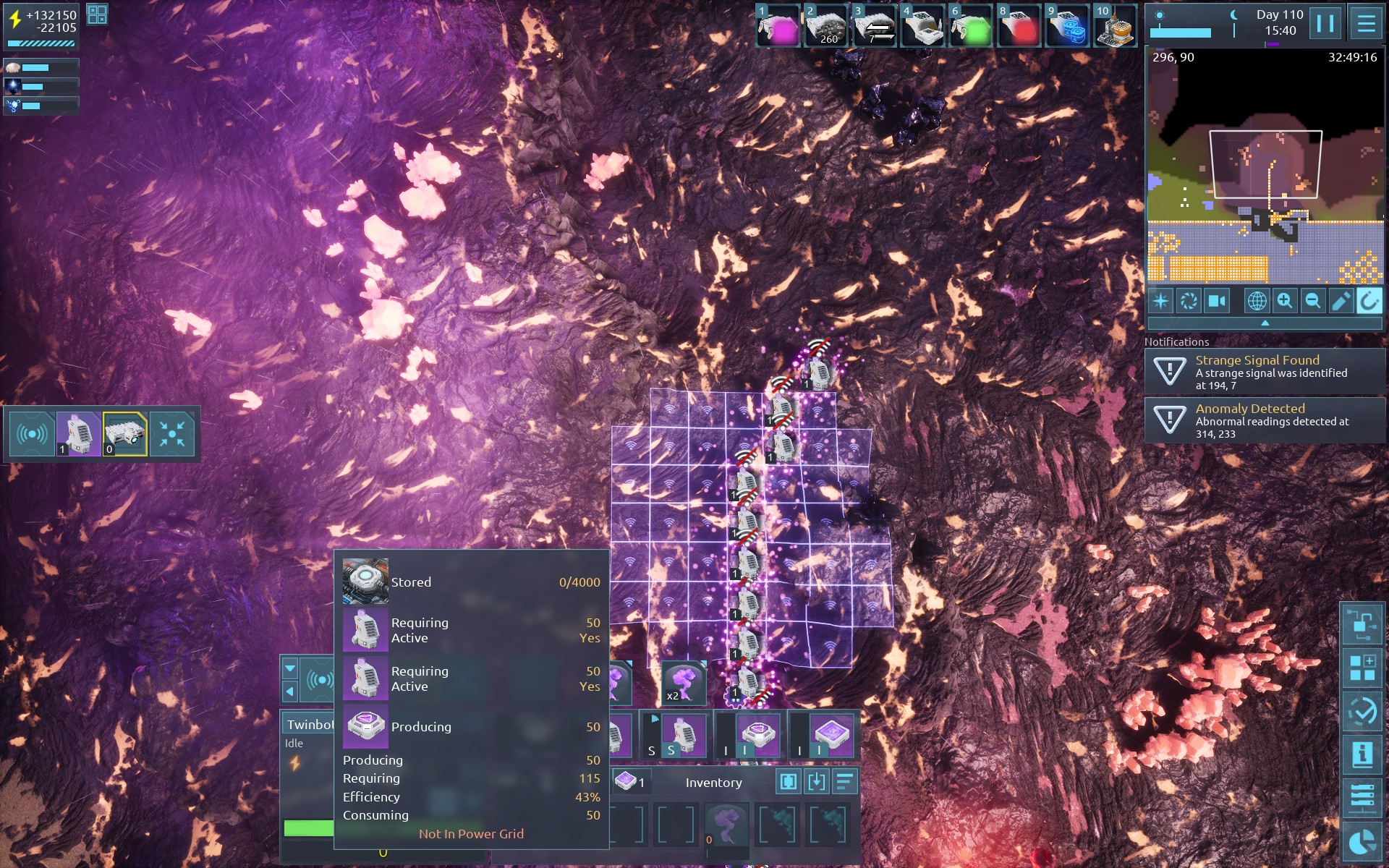1389x868 pixels.
Task: Select hotbar slot 10 building
Action: click(1115, 27)
